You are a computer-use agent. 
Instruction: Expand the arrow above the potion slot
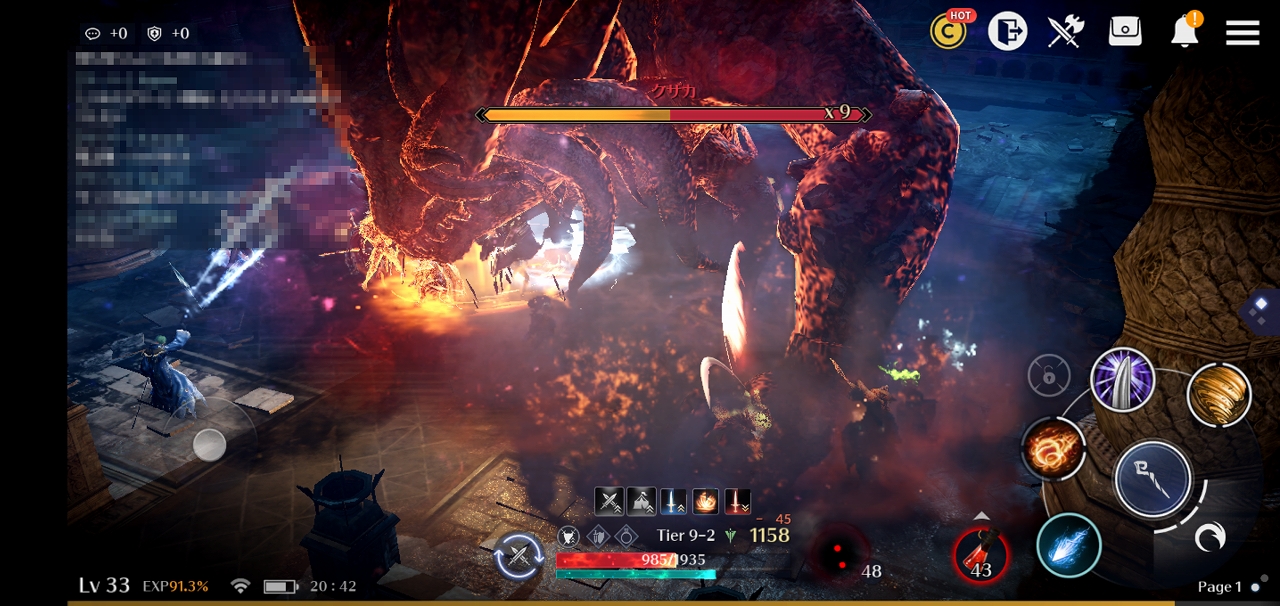pyautogui.click(x=981, y=516)
